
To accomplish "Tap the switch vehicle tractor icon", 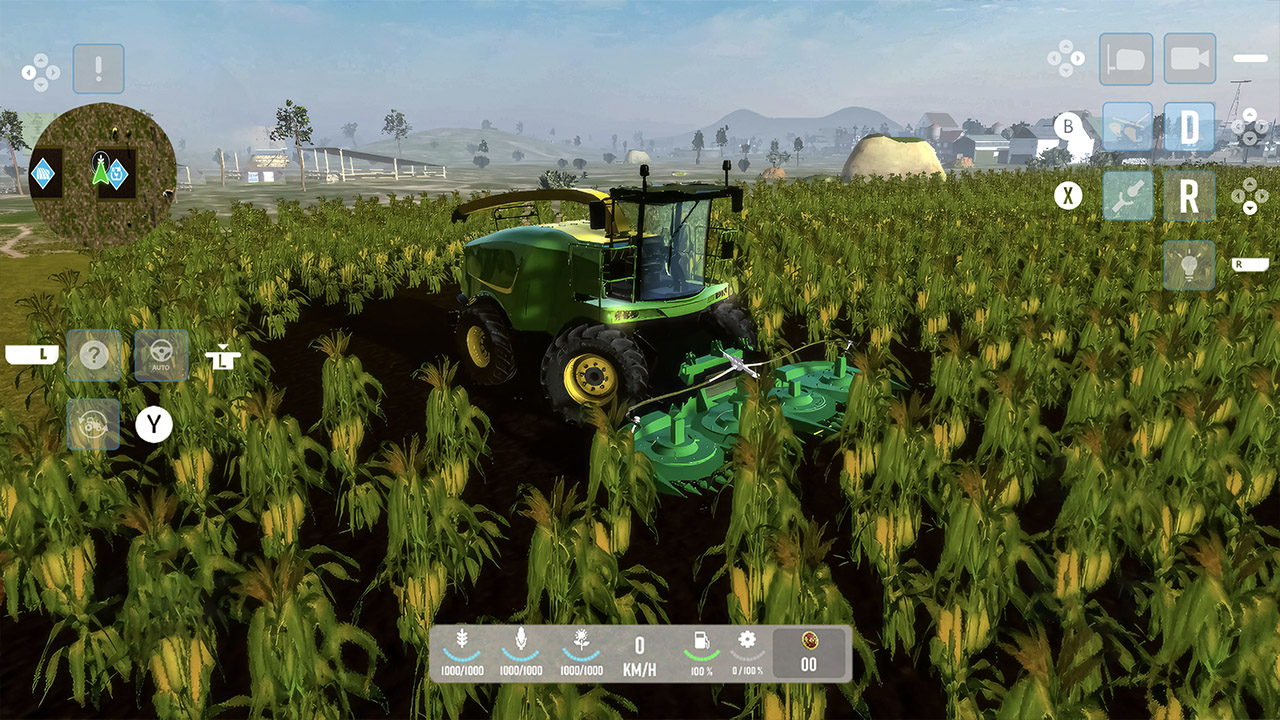I will 95,425.
